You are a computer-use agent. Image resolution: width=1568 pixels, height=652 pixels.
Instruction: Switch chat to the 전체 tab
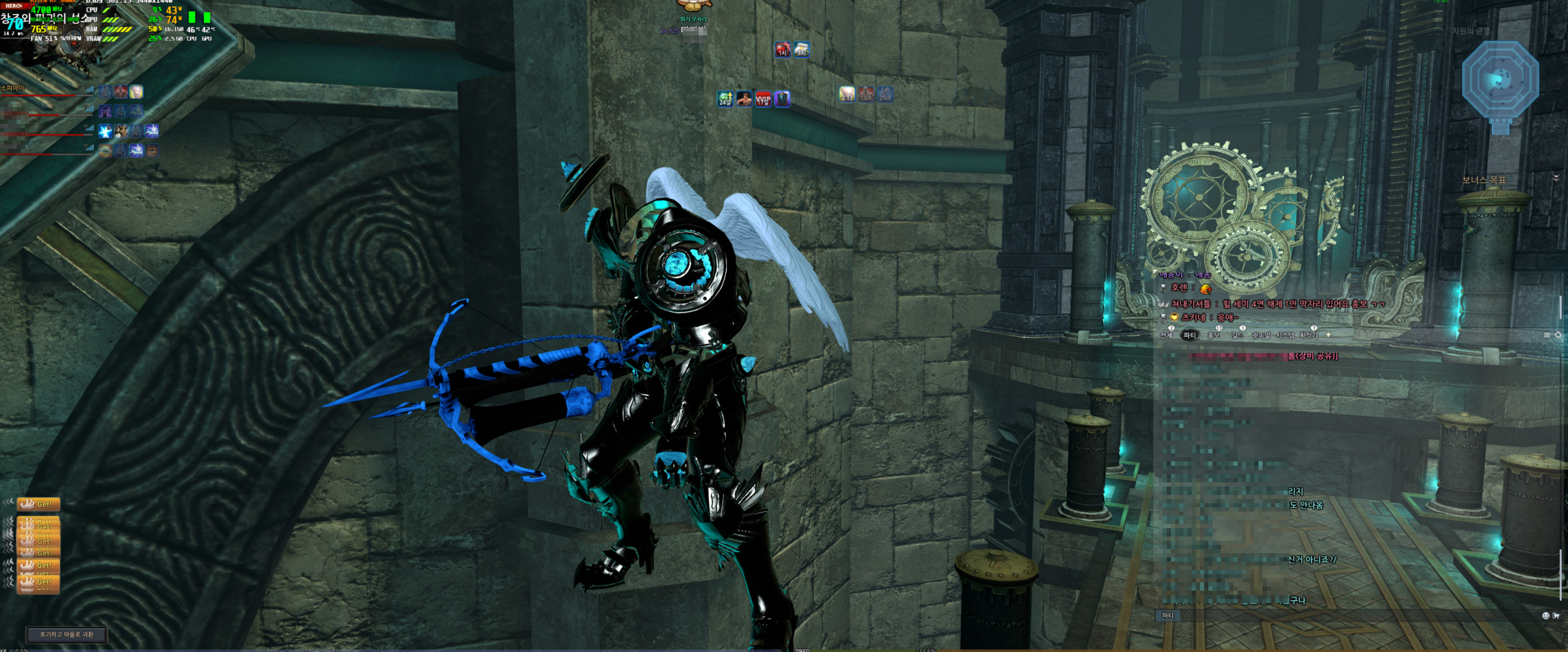point(1166,336)
